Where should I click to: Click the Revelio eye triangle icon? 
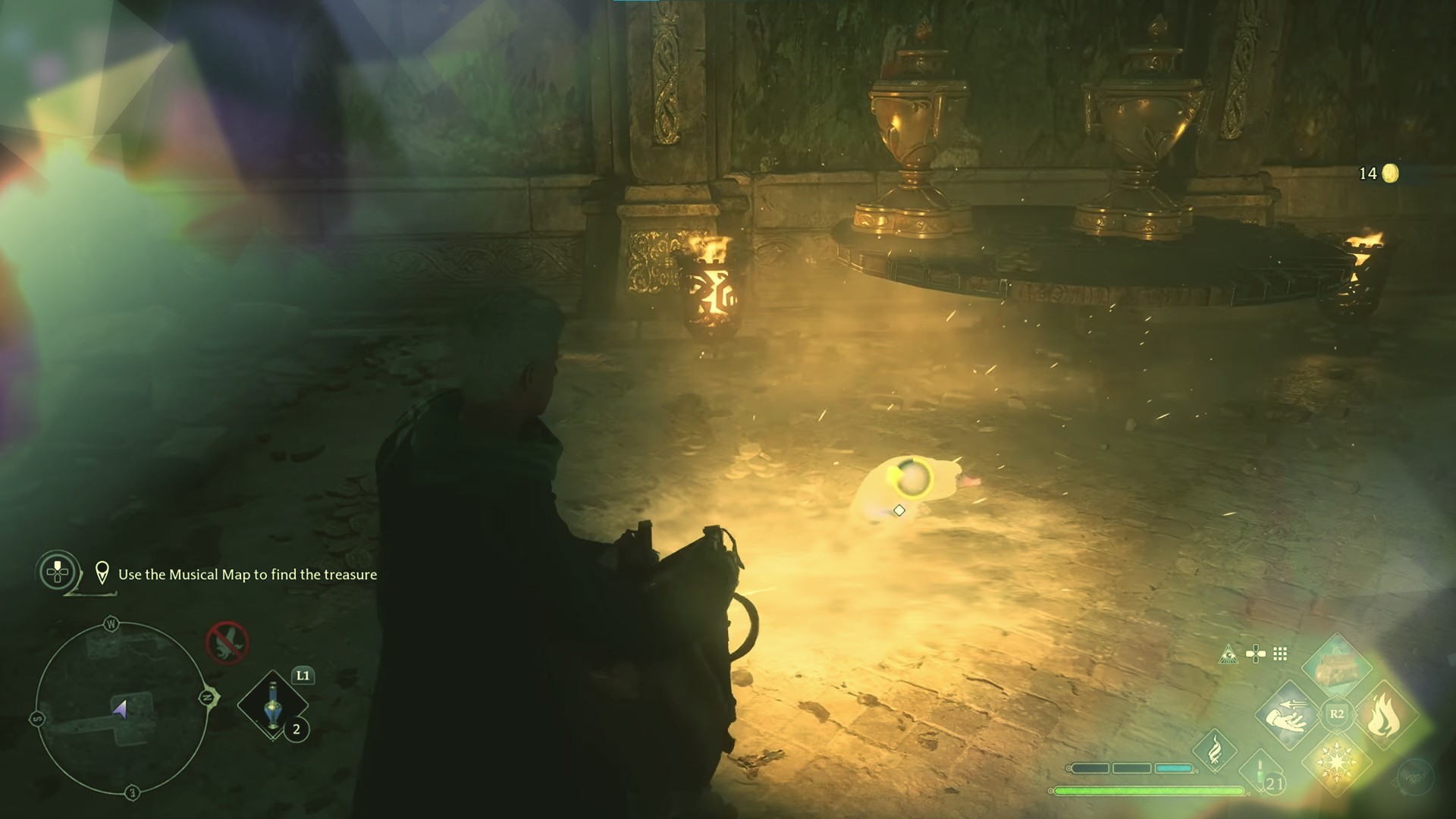(x=1228, y=654)
